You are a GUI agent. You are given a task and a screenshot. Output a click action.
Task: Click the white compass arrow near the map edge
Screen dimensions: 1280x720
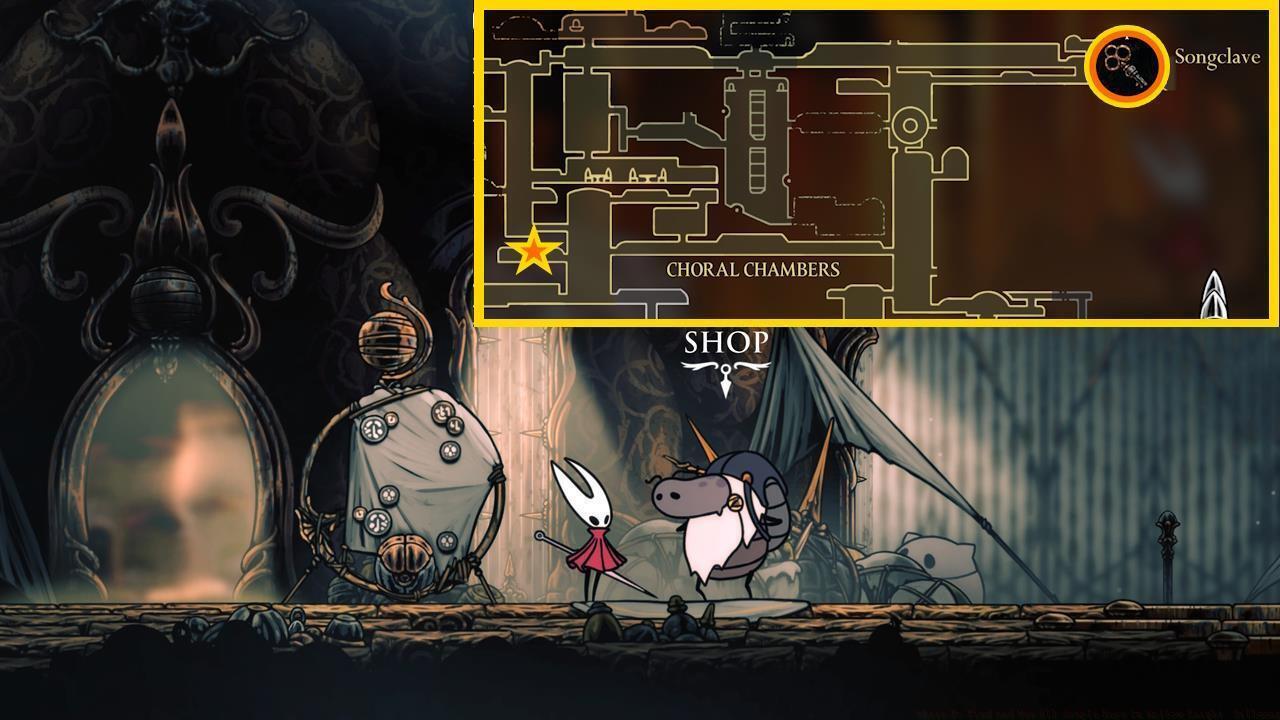click(x=1213, y=295)
